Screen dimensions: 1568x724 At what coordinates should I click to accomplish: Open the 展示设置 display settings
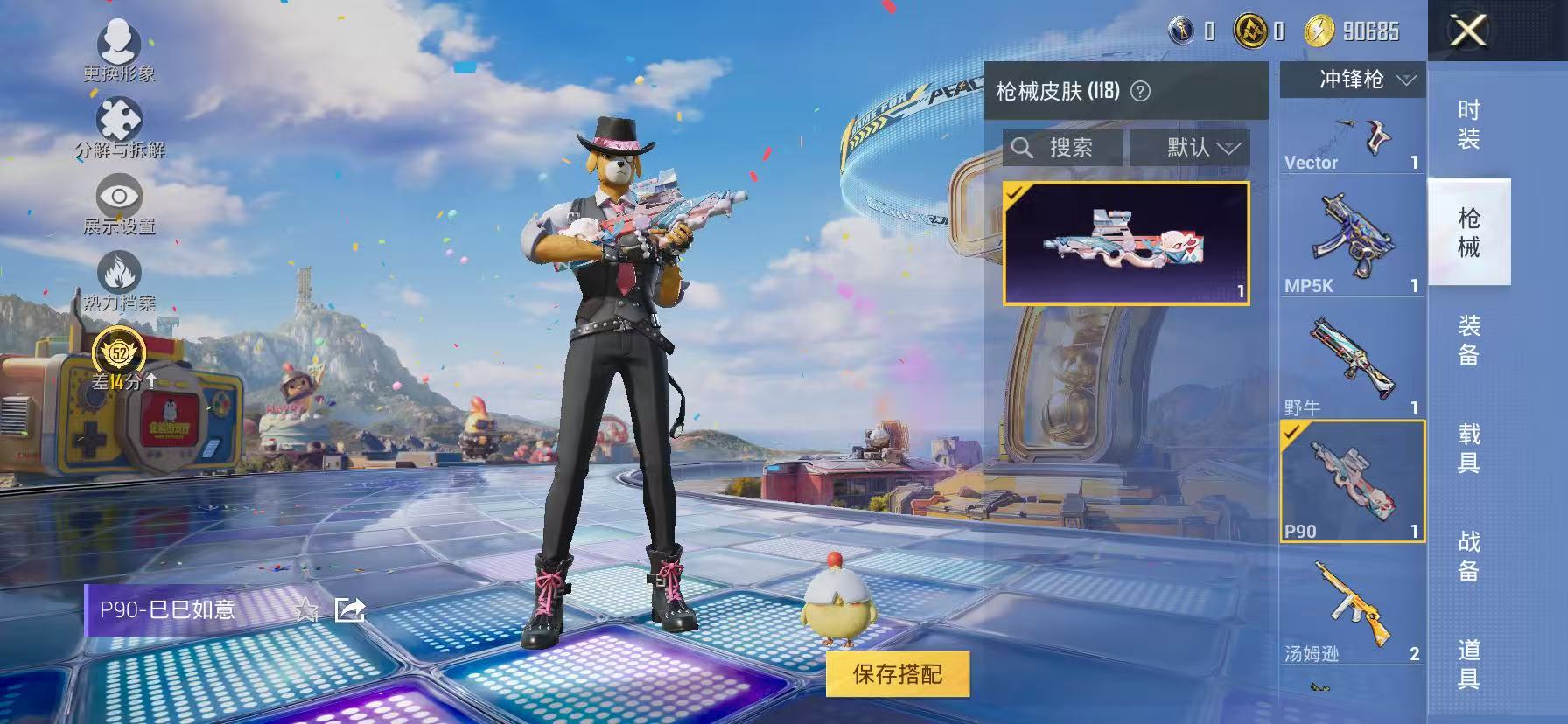121,197
